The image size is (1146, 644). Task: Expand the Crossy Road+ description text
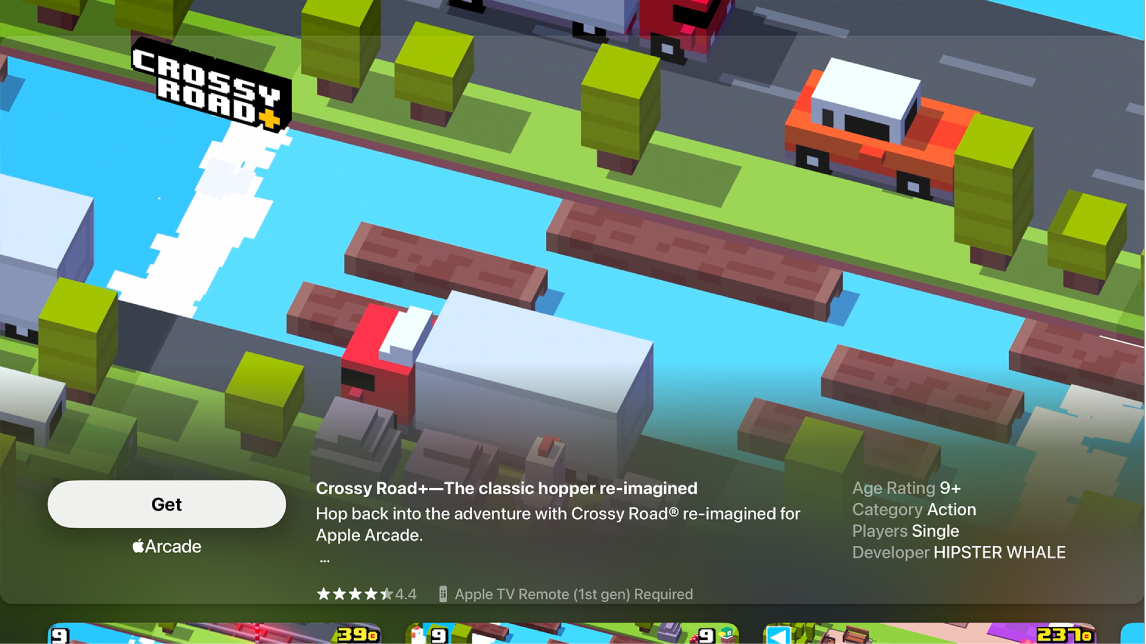[x=324, y=560]
